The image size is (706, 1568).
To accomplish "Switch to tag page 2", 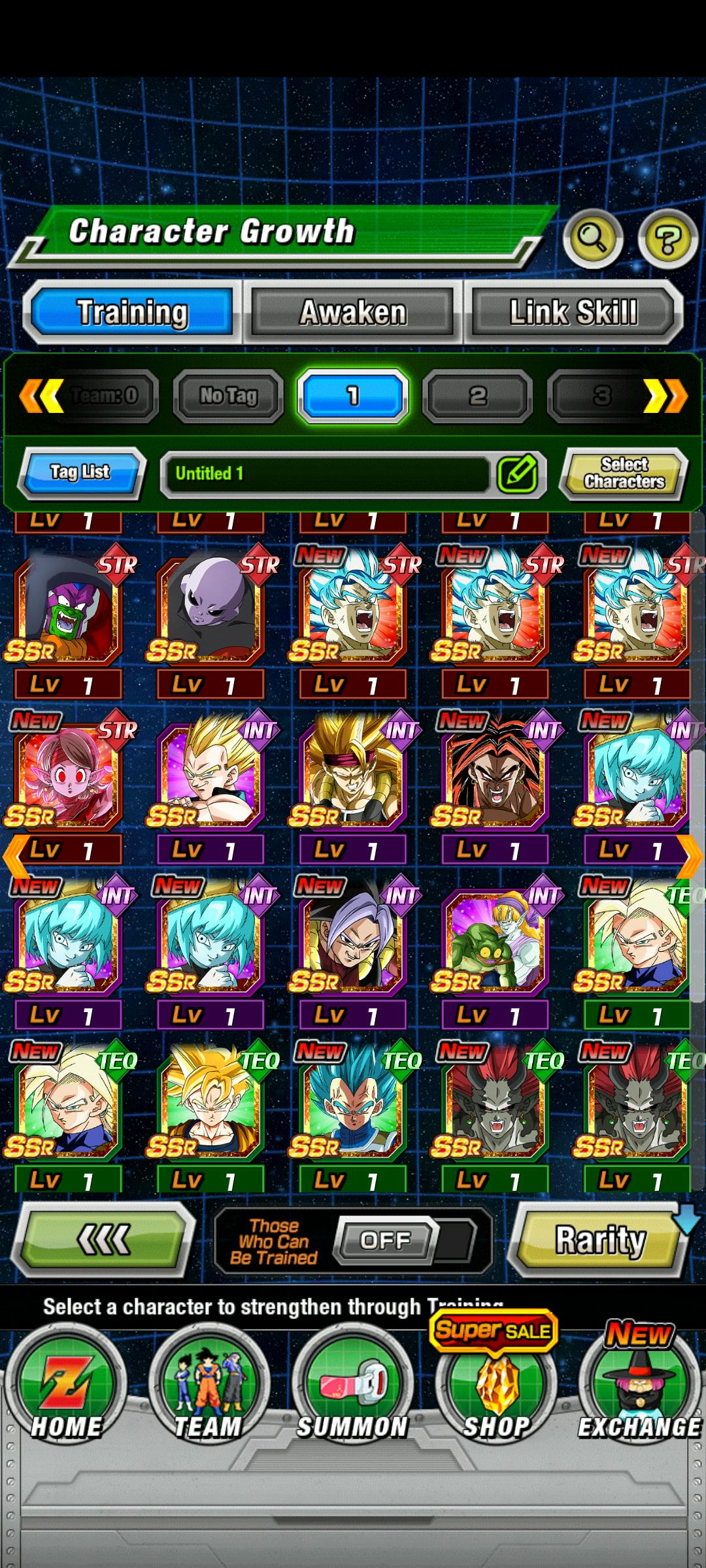I will pyautogui.click(x=477, y=395).
